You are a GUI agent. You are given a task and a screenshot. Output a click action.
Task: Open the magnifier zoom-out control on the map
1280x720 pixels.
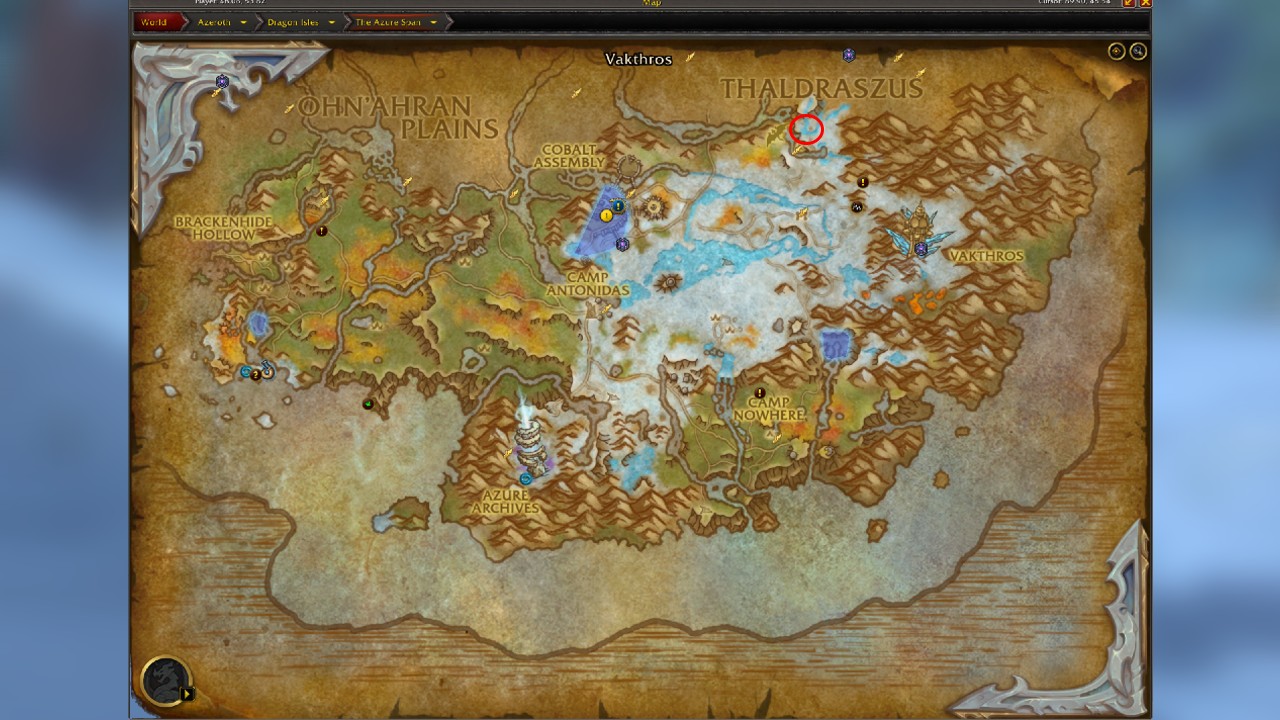pyautogui.click(x=1138, y=49)
